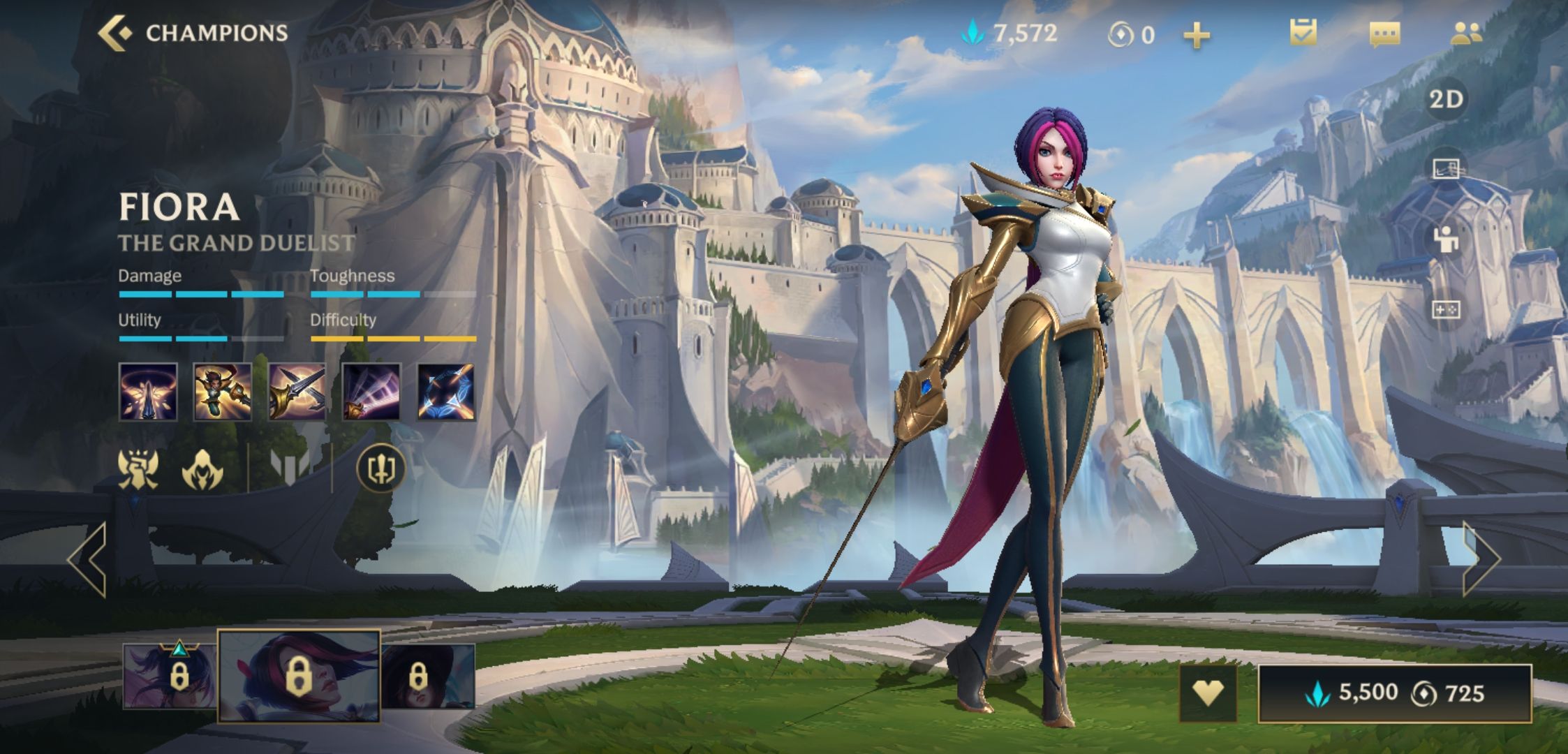Open the chat speech bubble
Image resolution: width=1568 pixels, height=754 pixels.
point(1384,34)
